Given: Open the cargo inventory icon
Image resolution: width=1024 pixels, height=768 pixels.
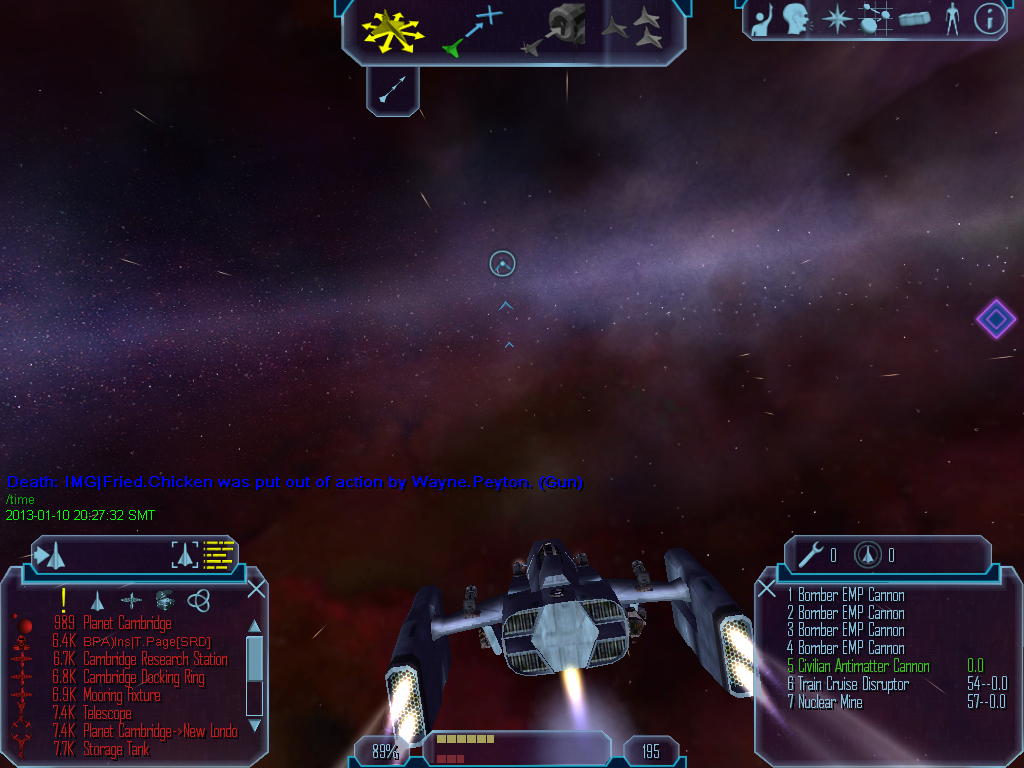Looking at the screenshot, I should pyautogui.click(x=914, y=19).
